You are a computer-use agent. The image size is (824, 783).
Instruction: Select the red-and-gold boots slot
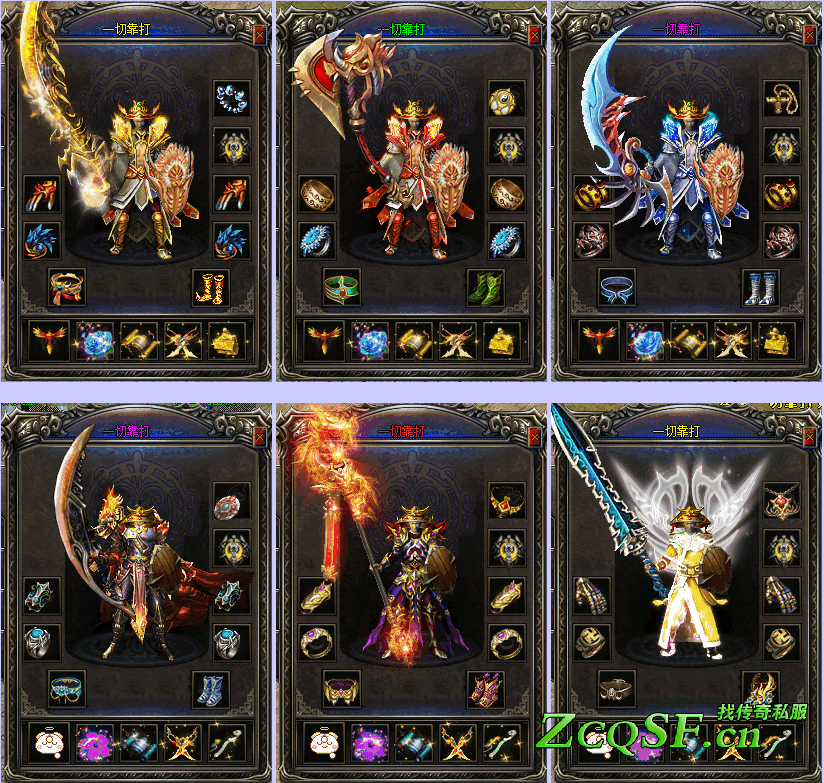pos(211,287)
